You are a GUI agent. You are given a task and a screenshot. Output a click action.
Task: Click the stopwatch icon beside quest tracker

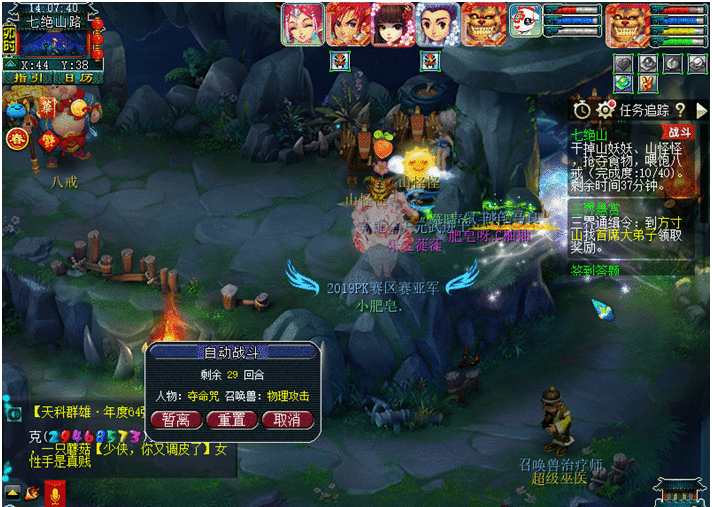(582, 109)
